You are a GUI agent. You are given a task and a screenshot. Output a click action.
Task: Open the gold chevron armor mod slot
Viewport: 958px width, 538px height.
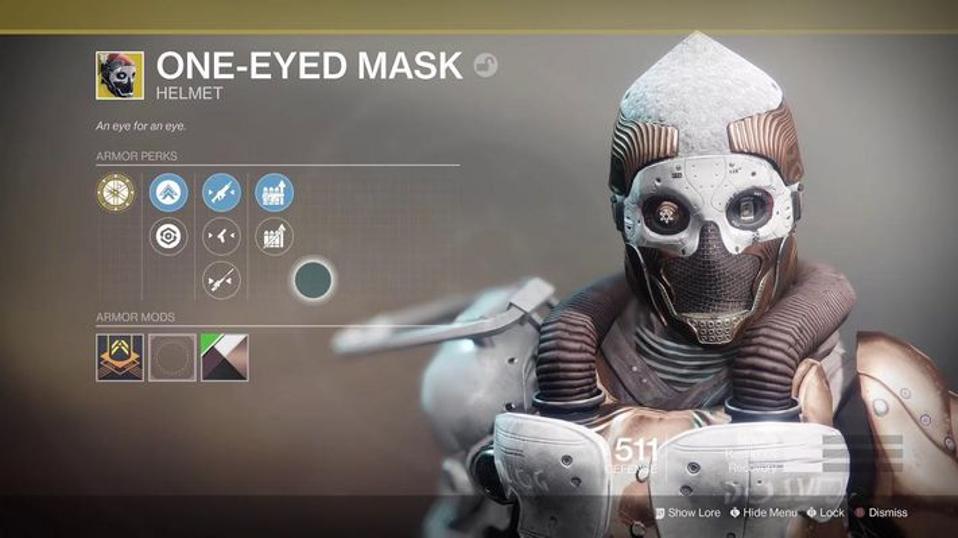coord(120,357)
